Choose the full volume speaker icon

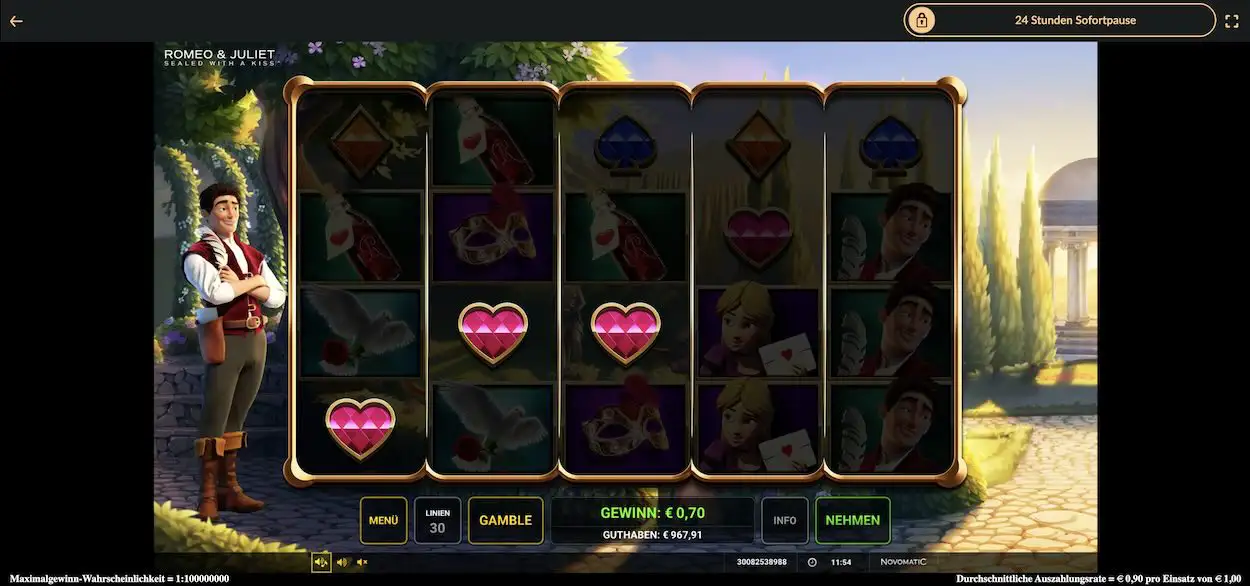pyautogui.click(x=321, y=562)
